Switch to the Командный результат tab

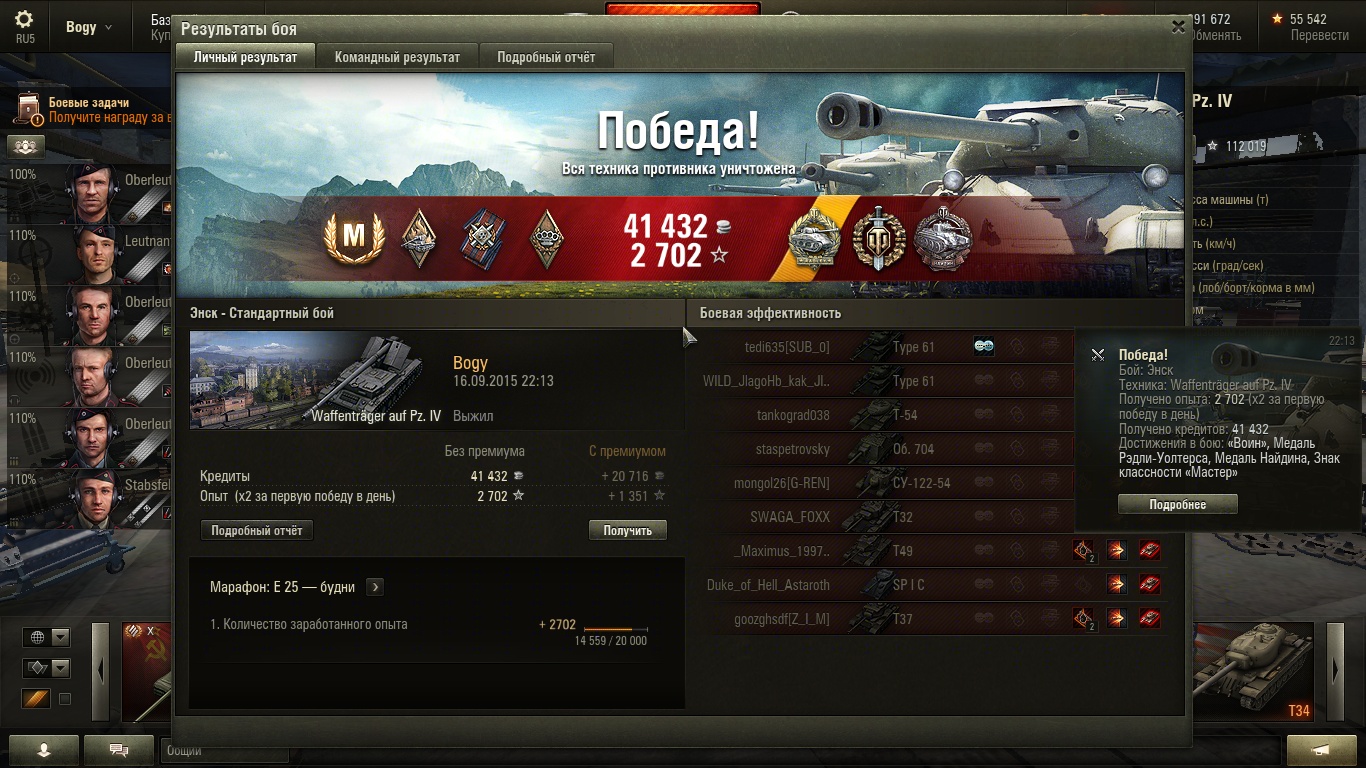[x=397, y=57]
